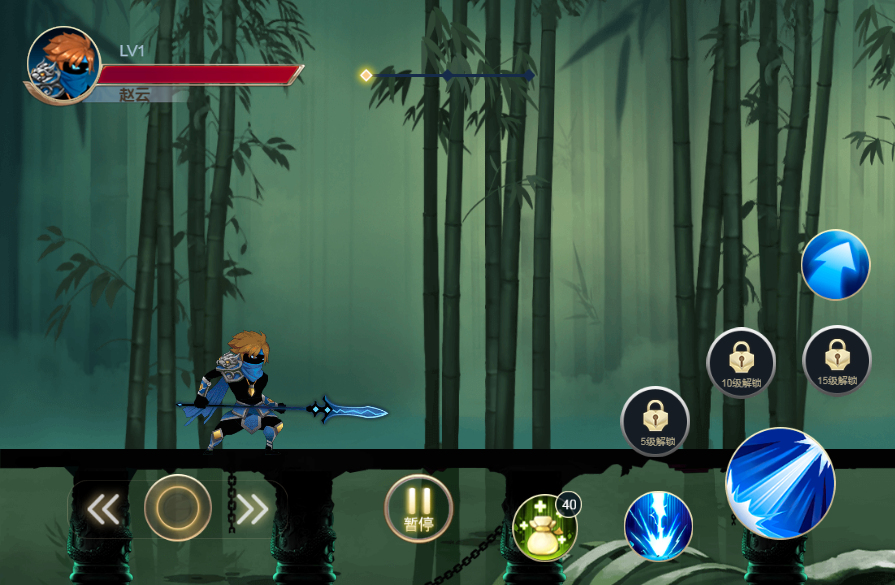895x585 pixels.
Task: Select the locked 5级解锁 skill slot
Action: click(655, 421)
